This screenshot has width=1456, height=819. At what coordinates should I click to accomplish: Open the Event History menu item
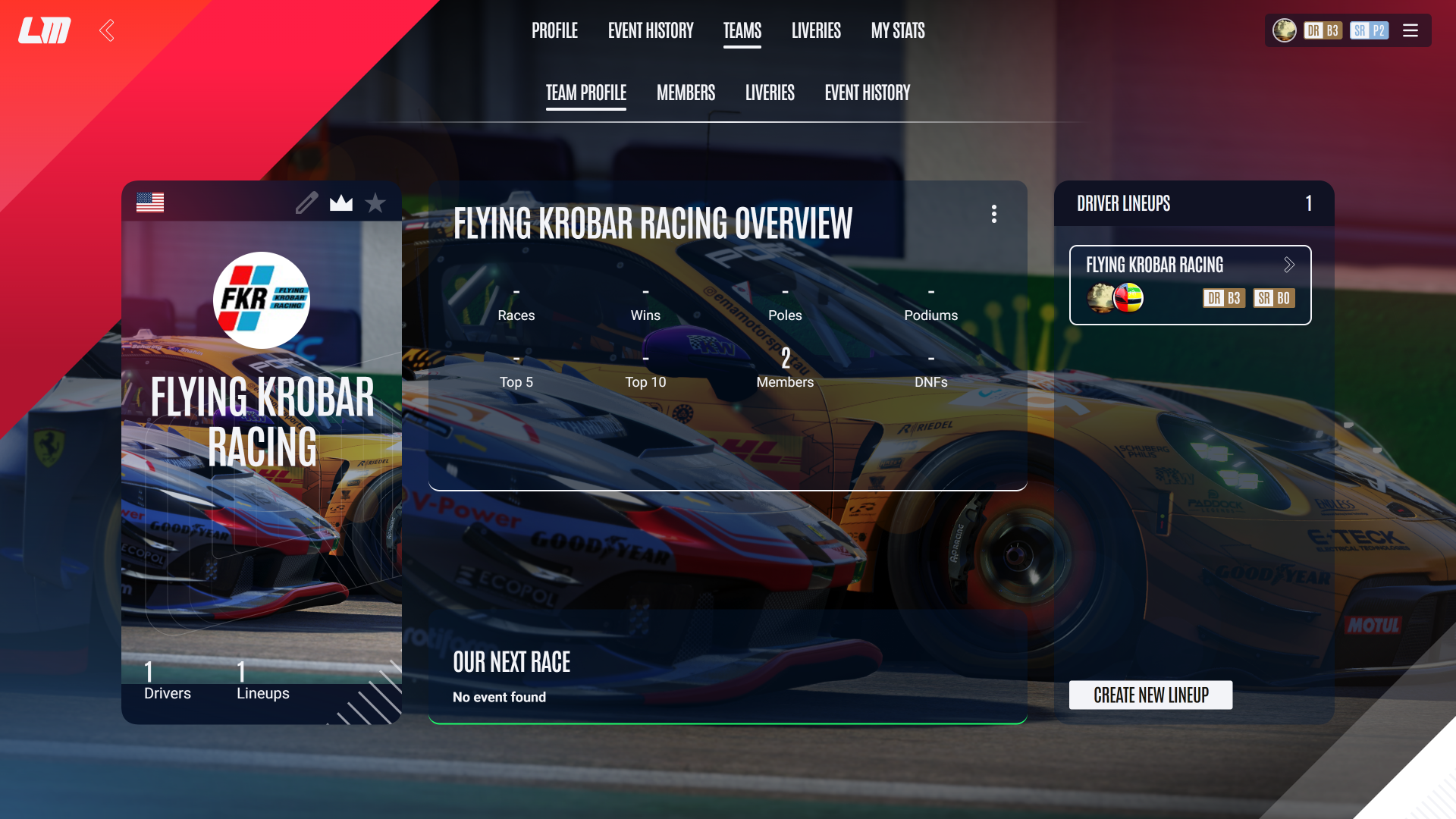[x=650, y=30]
